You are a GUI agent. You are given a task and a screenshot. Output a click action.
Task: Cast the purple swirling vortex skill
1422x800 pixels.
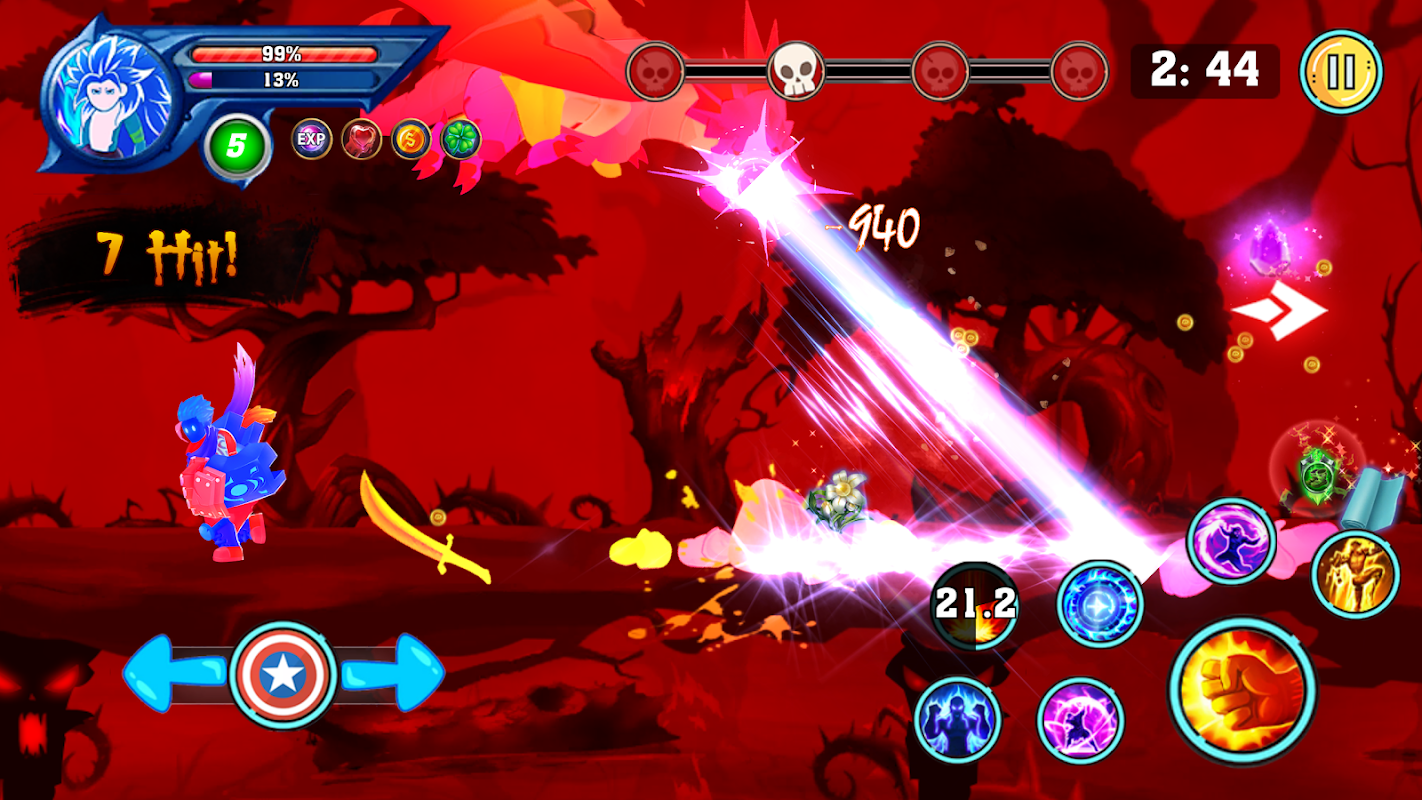point(1231,542)
